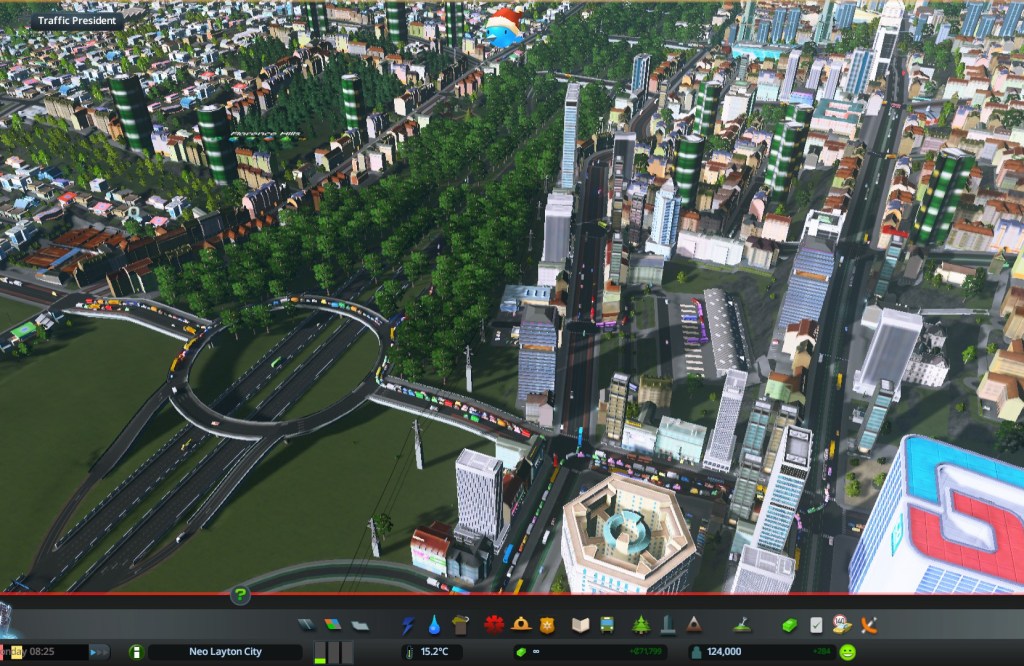Open the Public Transport bus menu
1024x666 pixels.
(606, 625)
